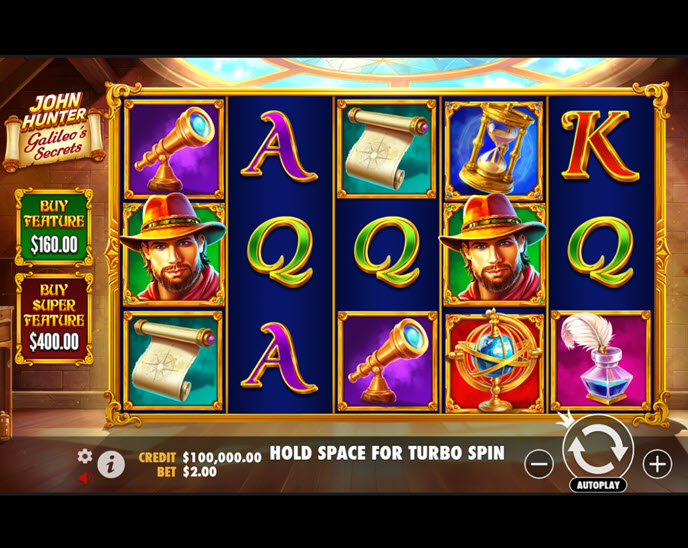688x548 pixels.
Task: Open settings via the gear icon
Action: (85, 456)
